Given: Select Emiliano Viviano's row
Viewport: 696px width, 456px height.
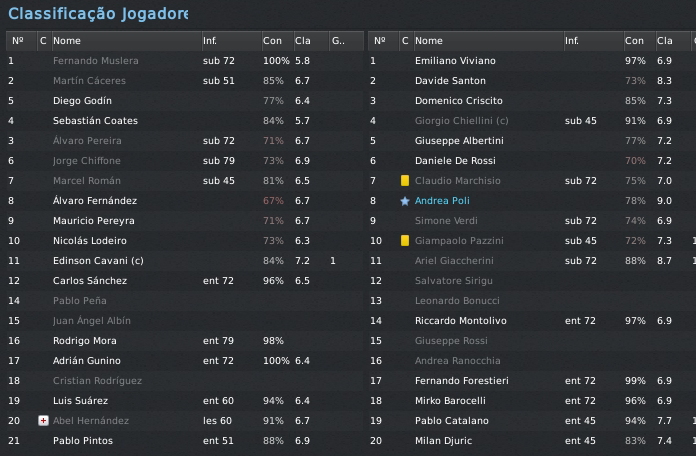Looking at the screenshot, I should click(x=455, y=61).
